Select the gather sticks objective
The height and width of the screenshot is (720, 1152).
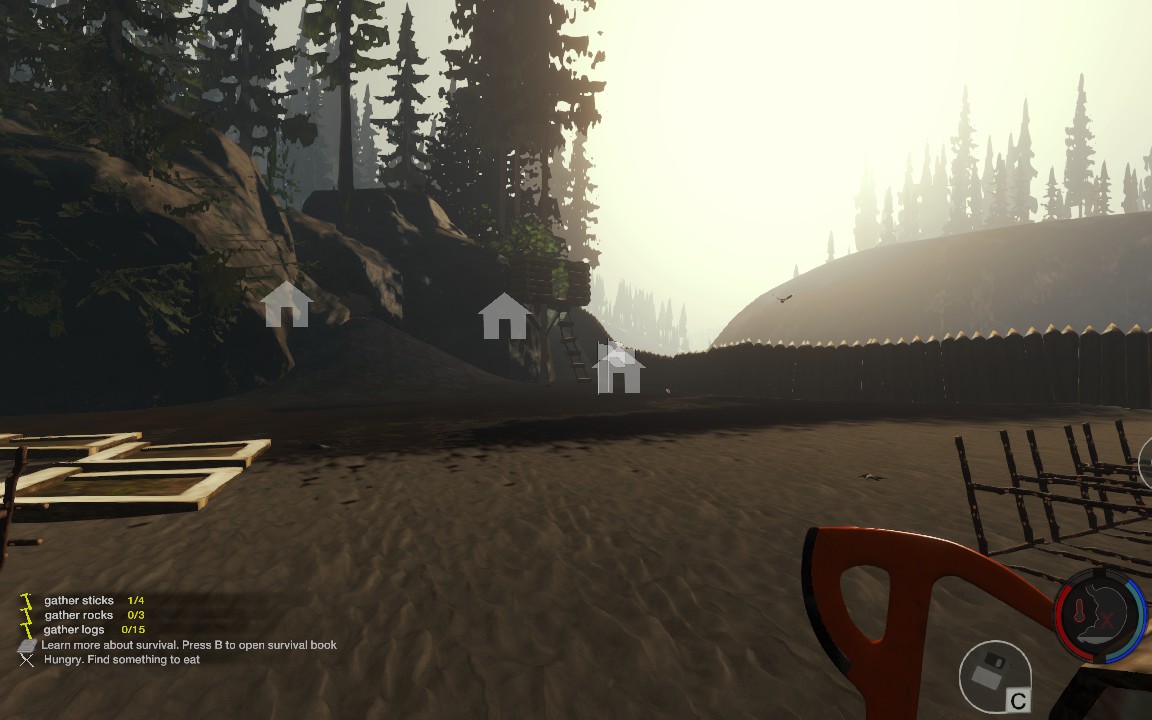coord(80,601)
